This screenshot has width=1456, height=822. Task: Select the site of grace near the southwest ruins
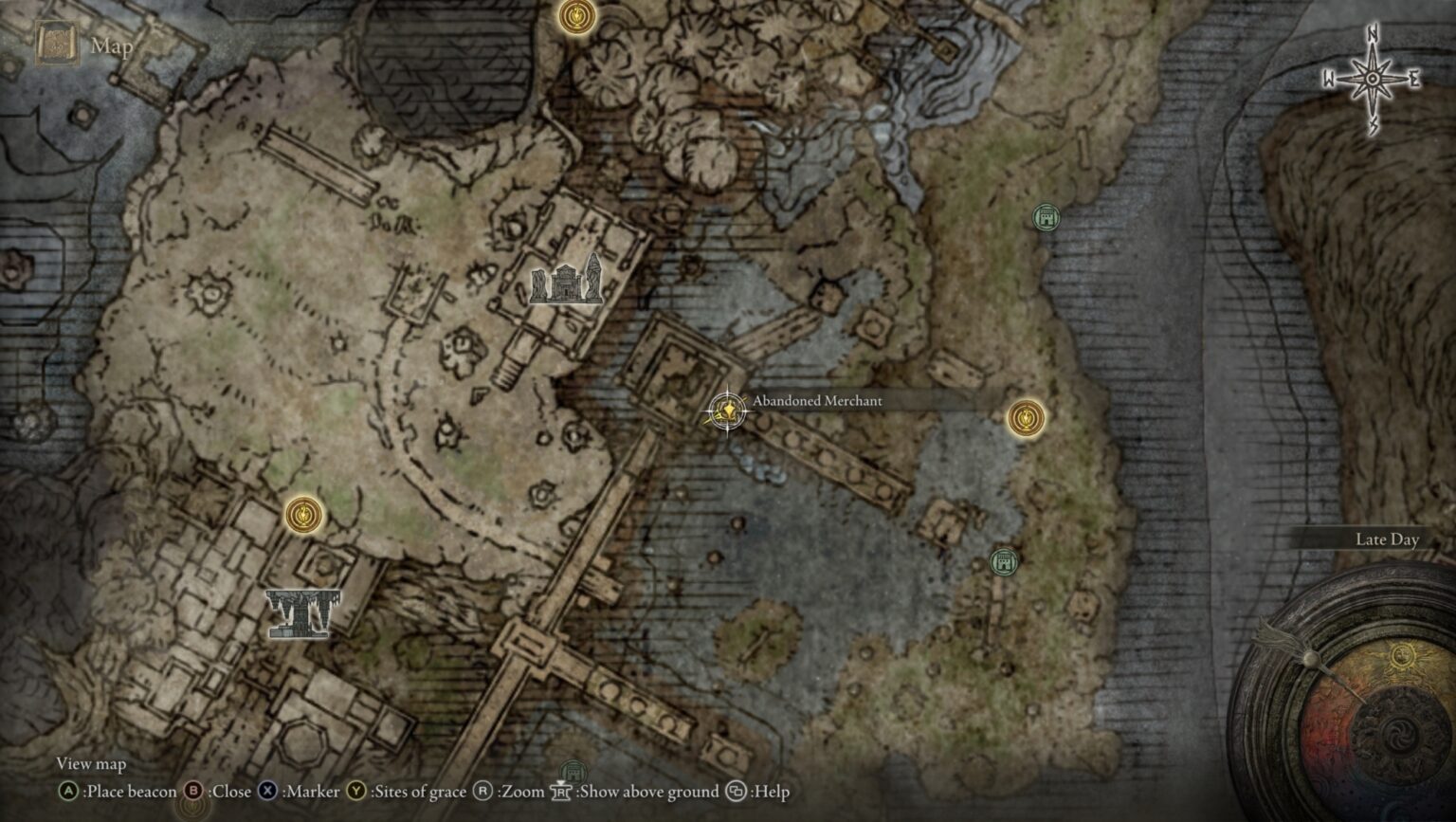tap(303, 514)
